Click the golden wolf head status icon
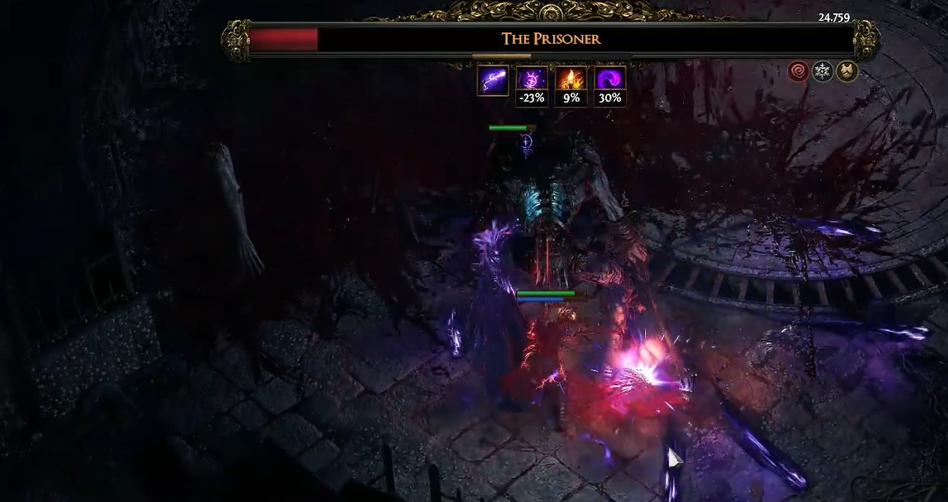This screenshot has height=502, width=948. click(x=846, y=71)
